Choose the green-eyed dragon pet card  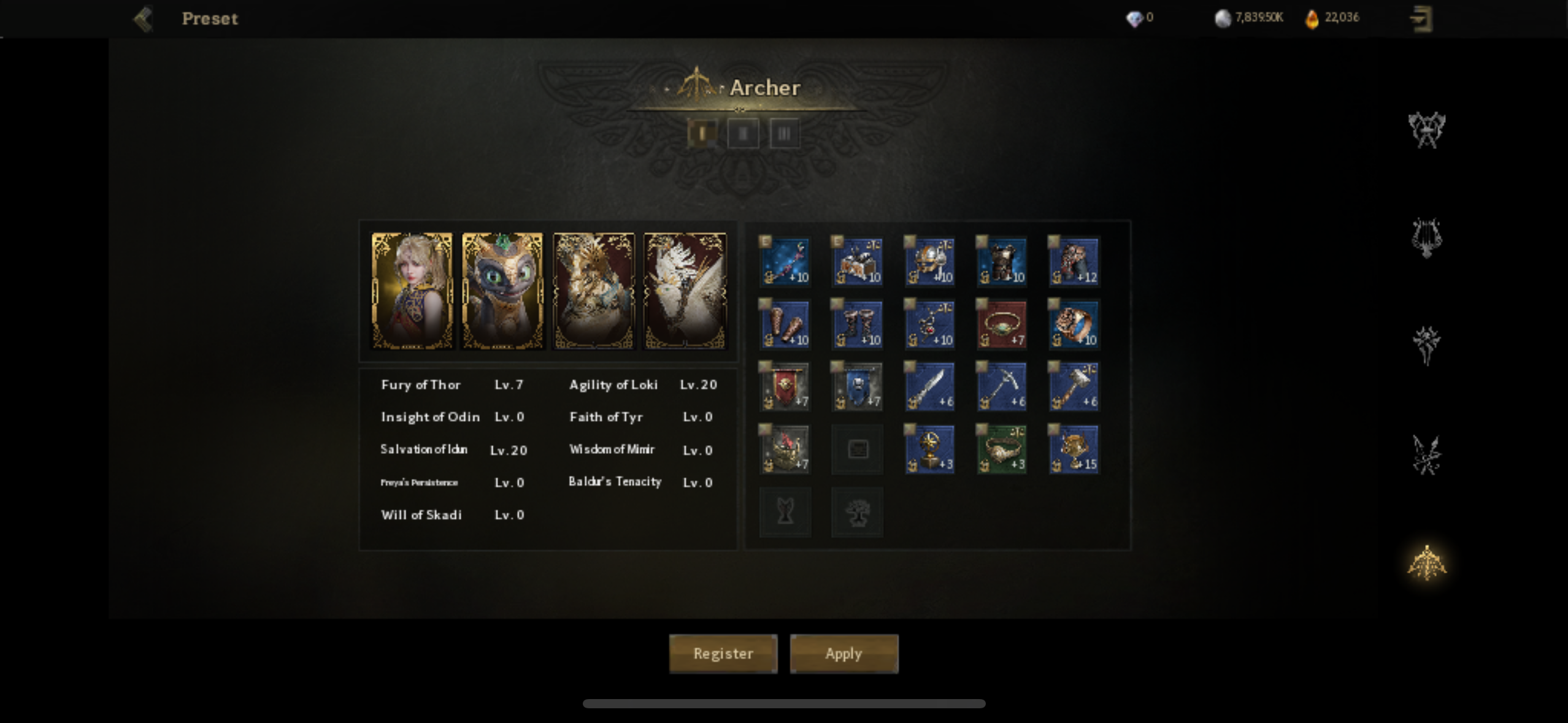(502, 291)
